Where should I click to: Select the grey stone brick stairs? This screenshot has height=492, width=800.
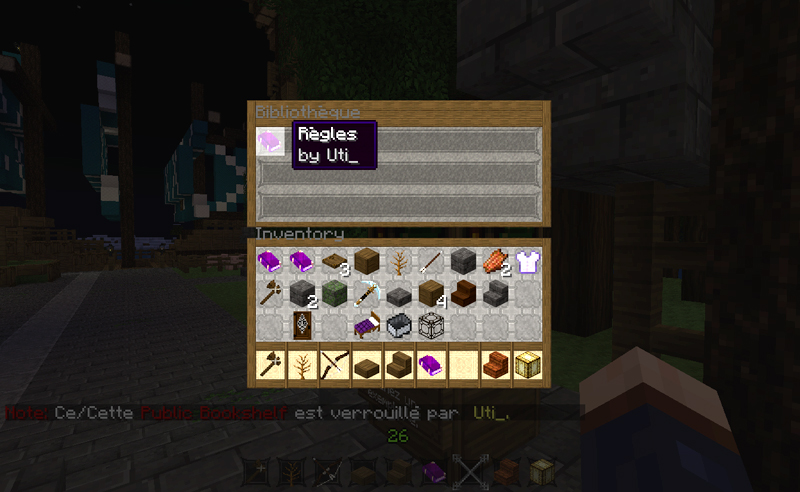pos(496,293)
